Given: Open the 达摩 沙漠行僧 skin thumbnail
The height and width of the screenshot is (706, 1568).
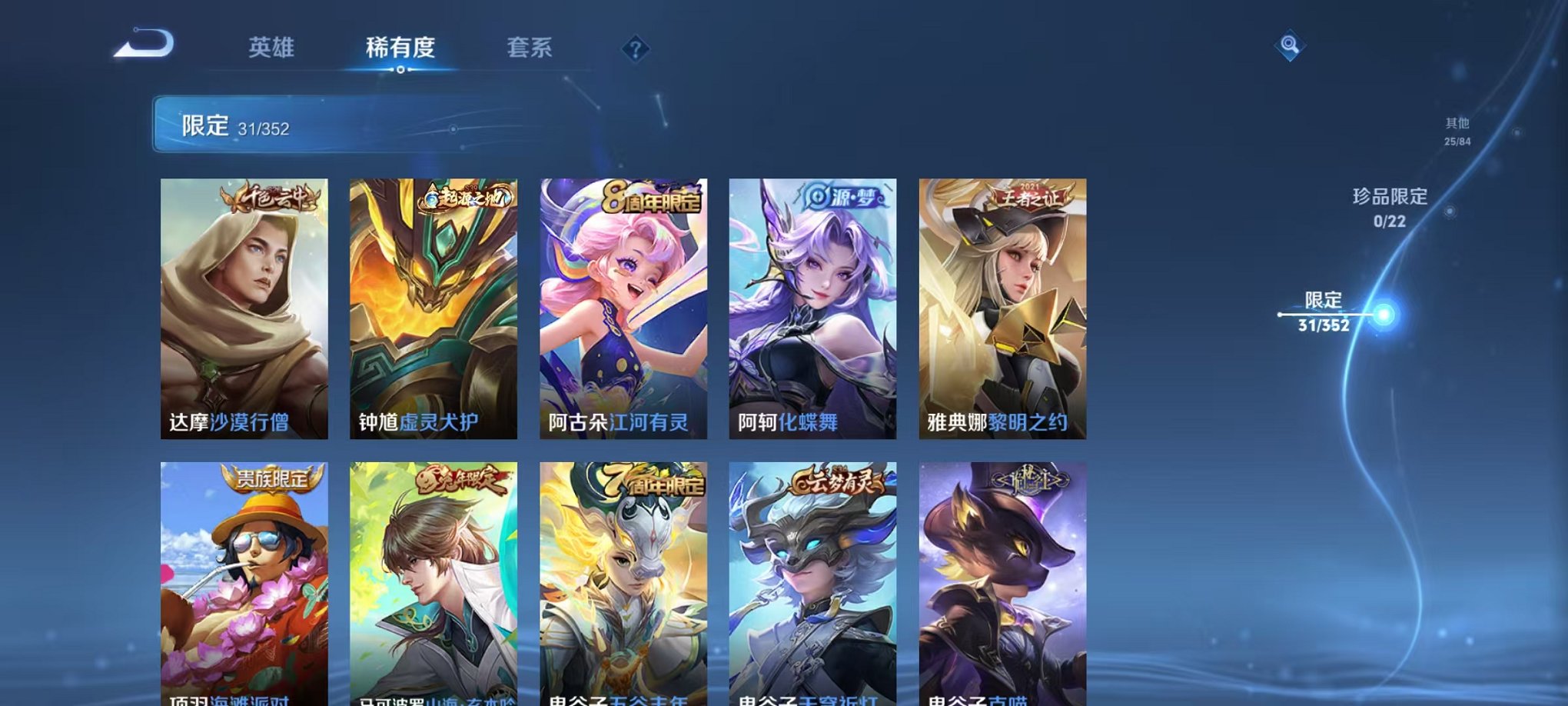Looking at the screenshot, I should point(244,308).
